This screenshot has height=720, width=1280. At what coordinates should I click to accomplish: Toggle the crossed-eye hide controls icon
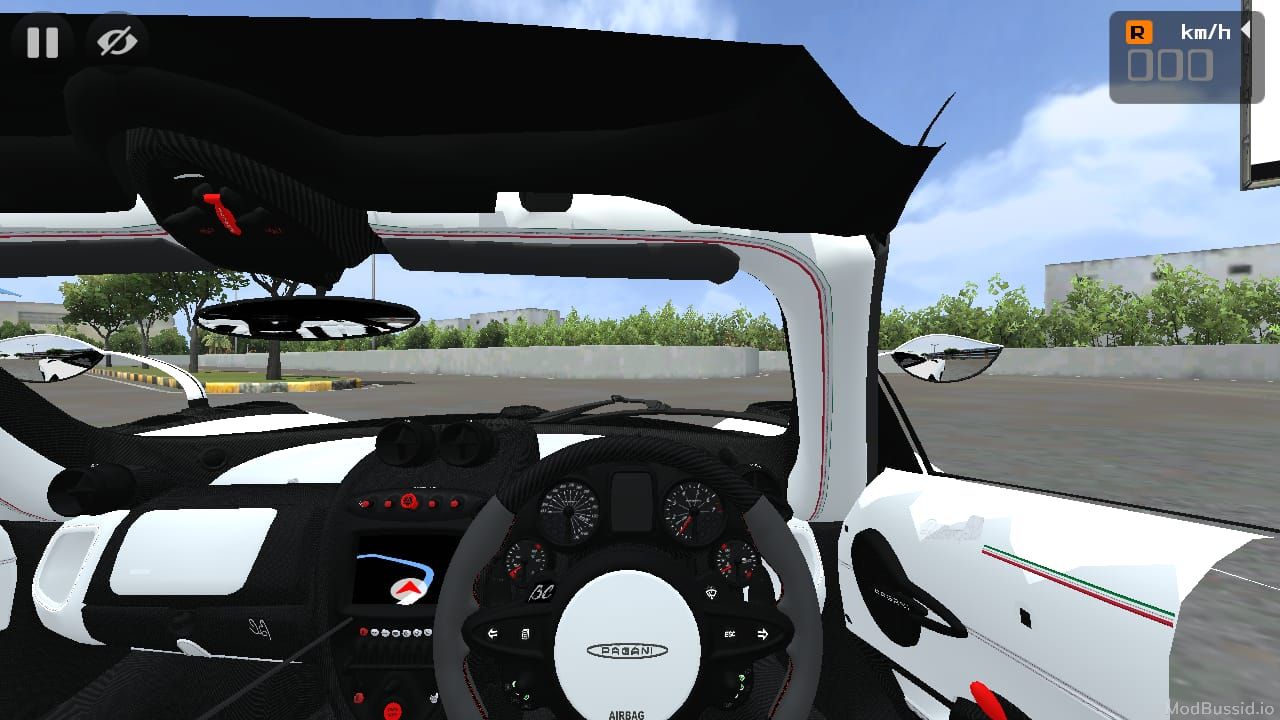(x=117, y=42)
